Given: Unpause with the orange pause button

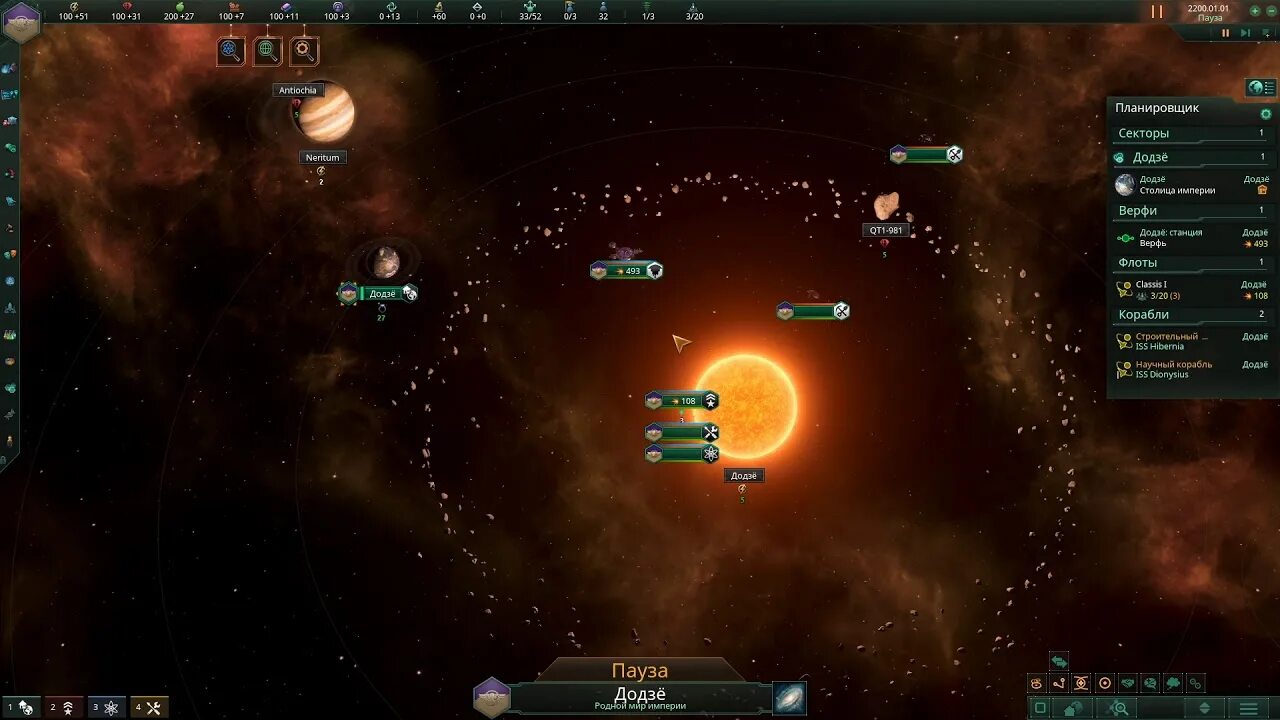Looking at the screenshot, I should tap(1157, 12).
